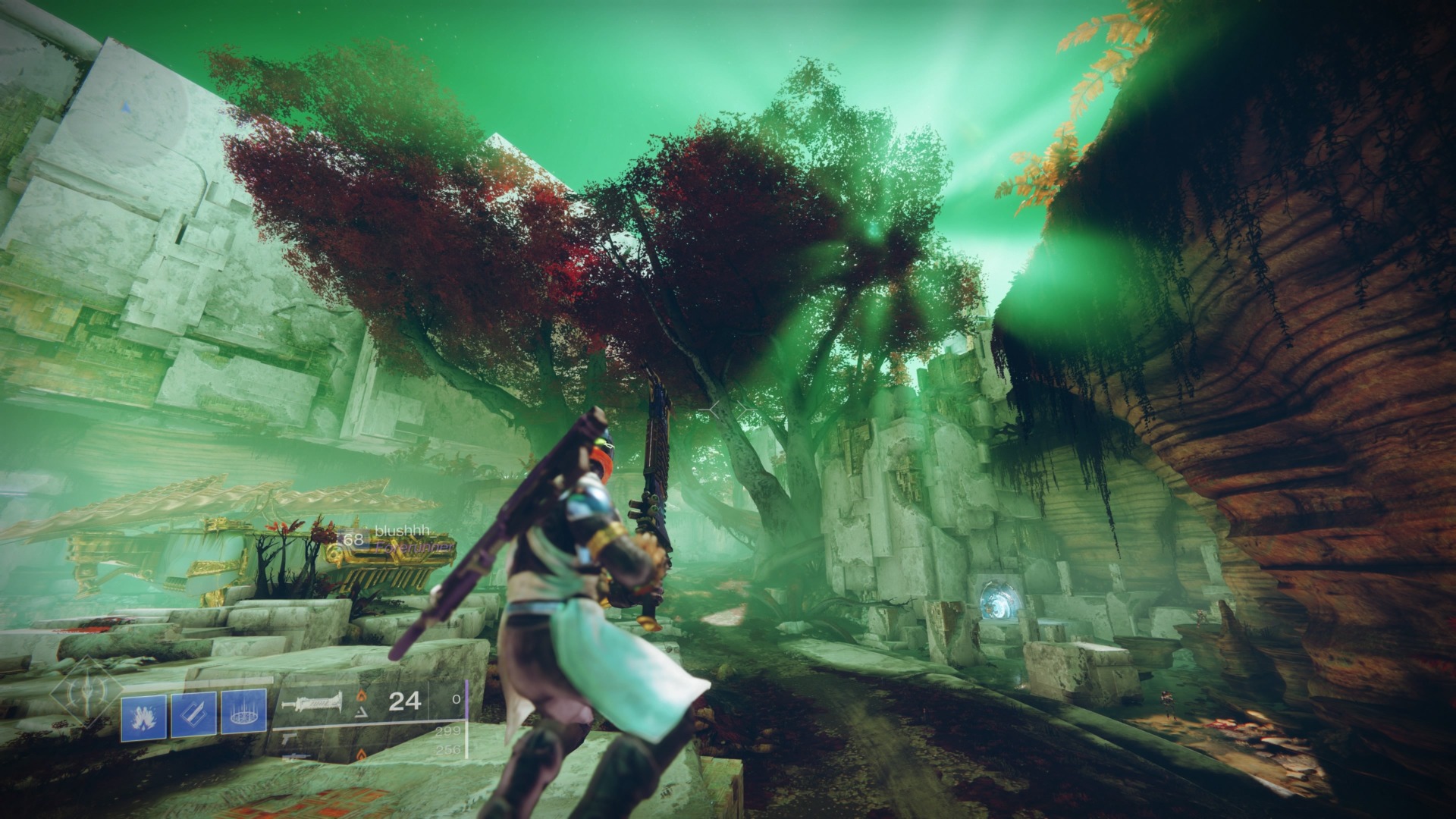Click the shotgun ammo count showing 24
Viewport: 1456px width, 819px height.
pyautogui.click(x=404, y=701)
